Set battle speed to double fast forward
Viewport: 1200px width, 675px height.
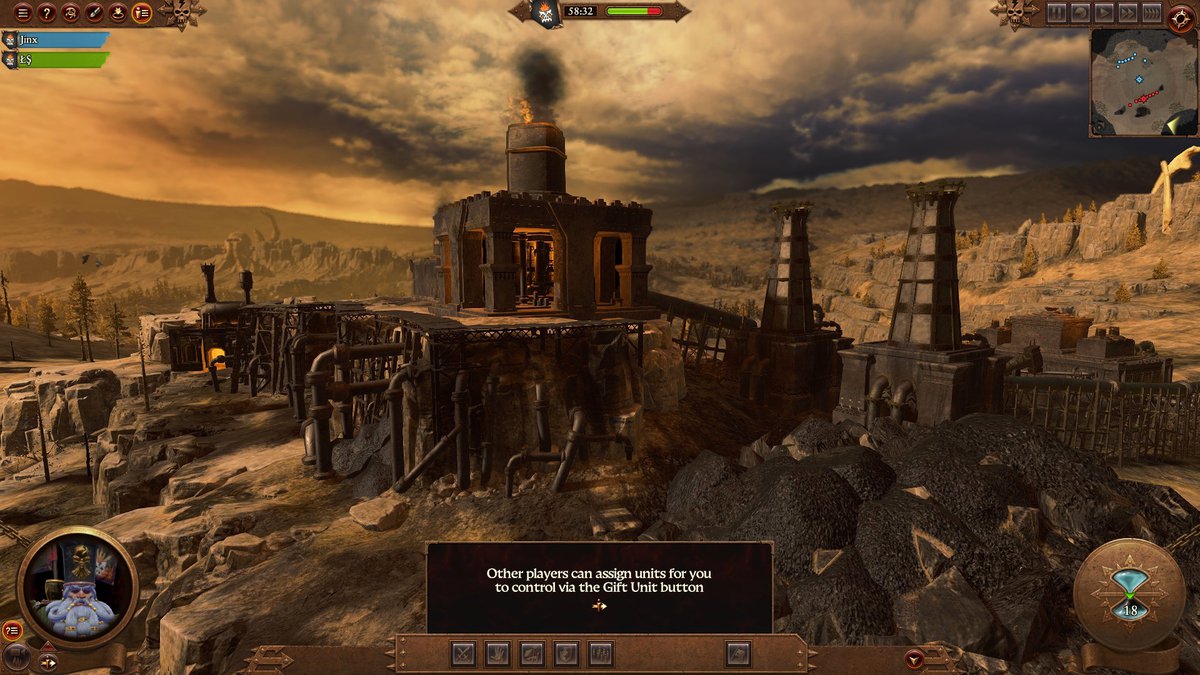point(1128,13)
